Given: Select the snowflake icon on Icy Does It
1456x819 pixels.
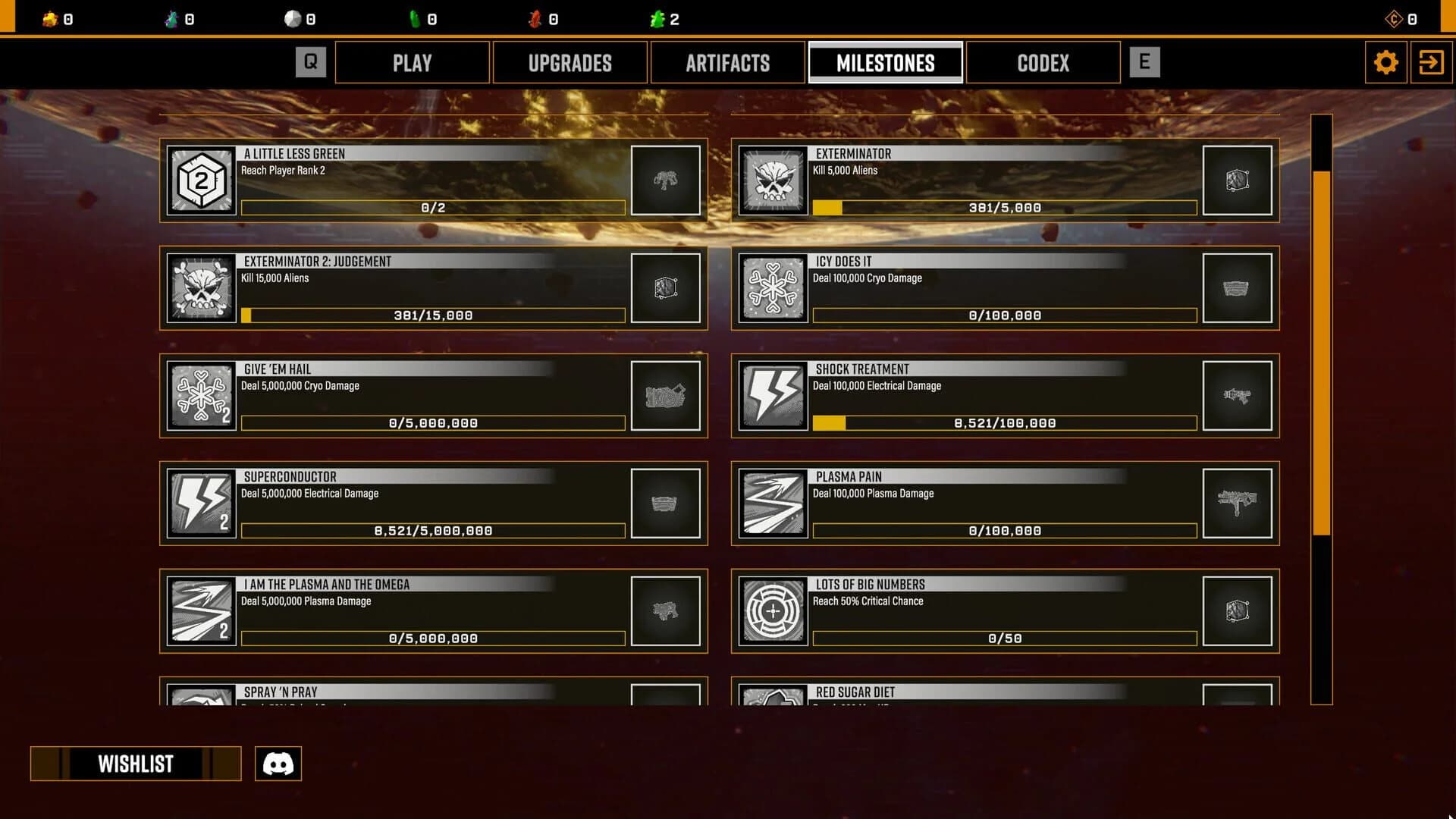Looking at the screenshot, I should tap(773, 288).
